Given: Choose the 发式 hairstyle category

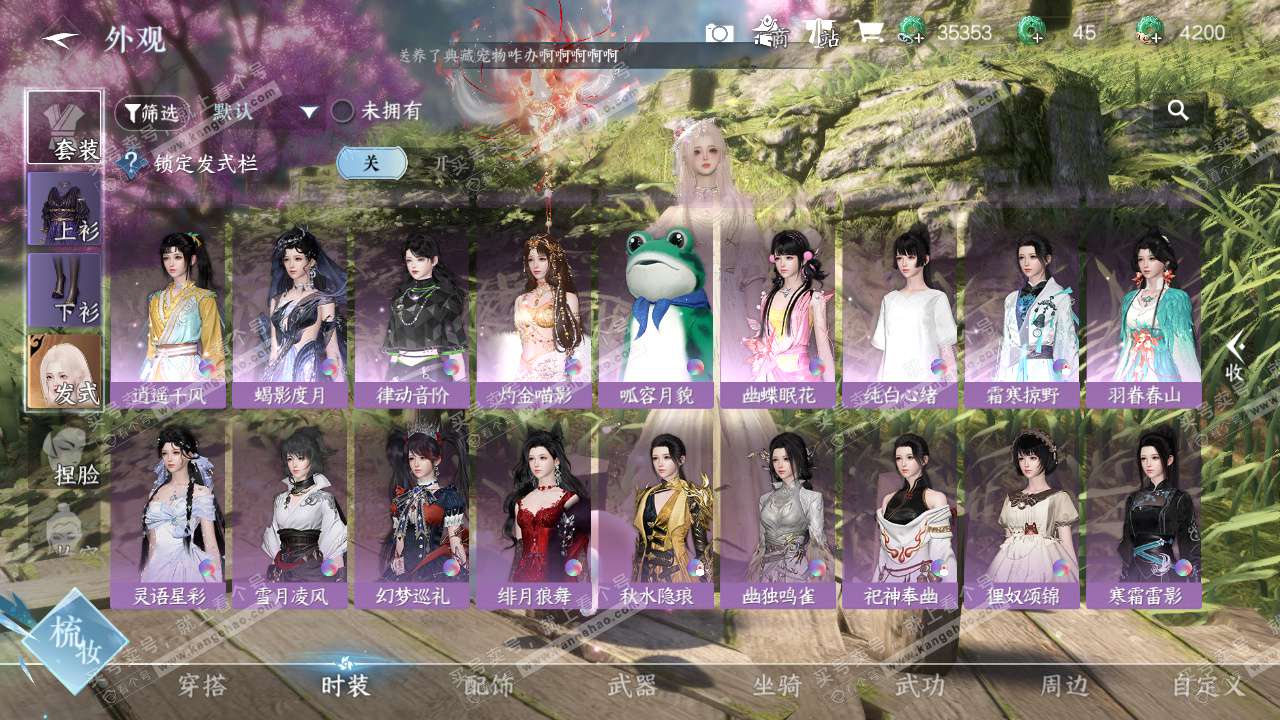Looking at the screenshot, I should tap(65, 371).
